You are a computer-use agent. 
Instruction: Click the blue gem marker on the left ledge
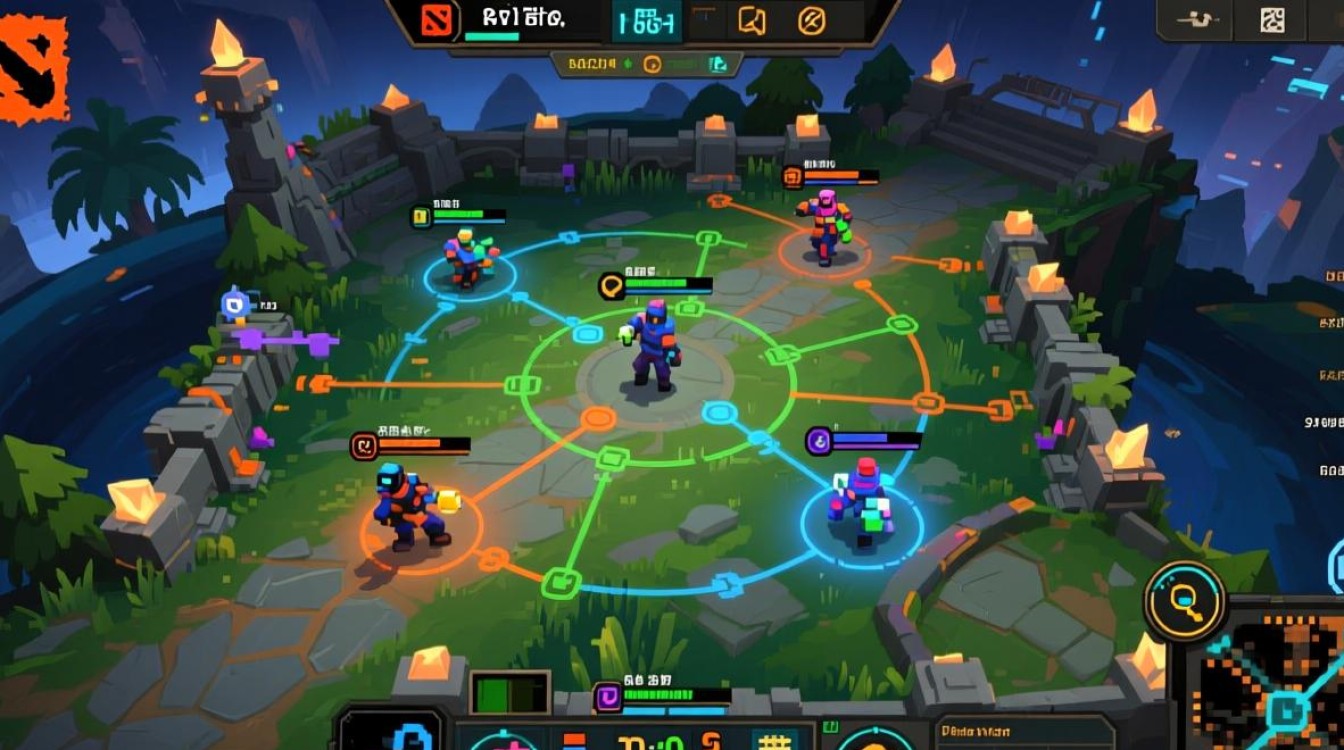click(235, 305)
